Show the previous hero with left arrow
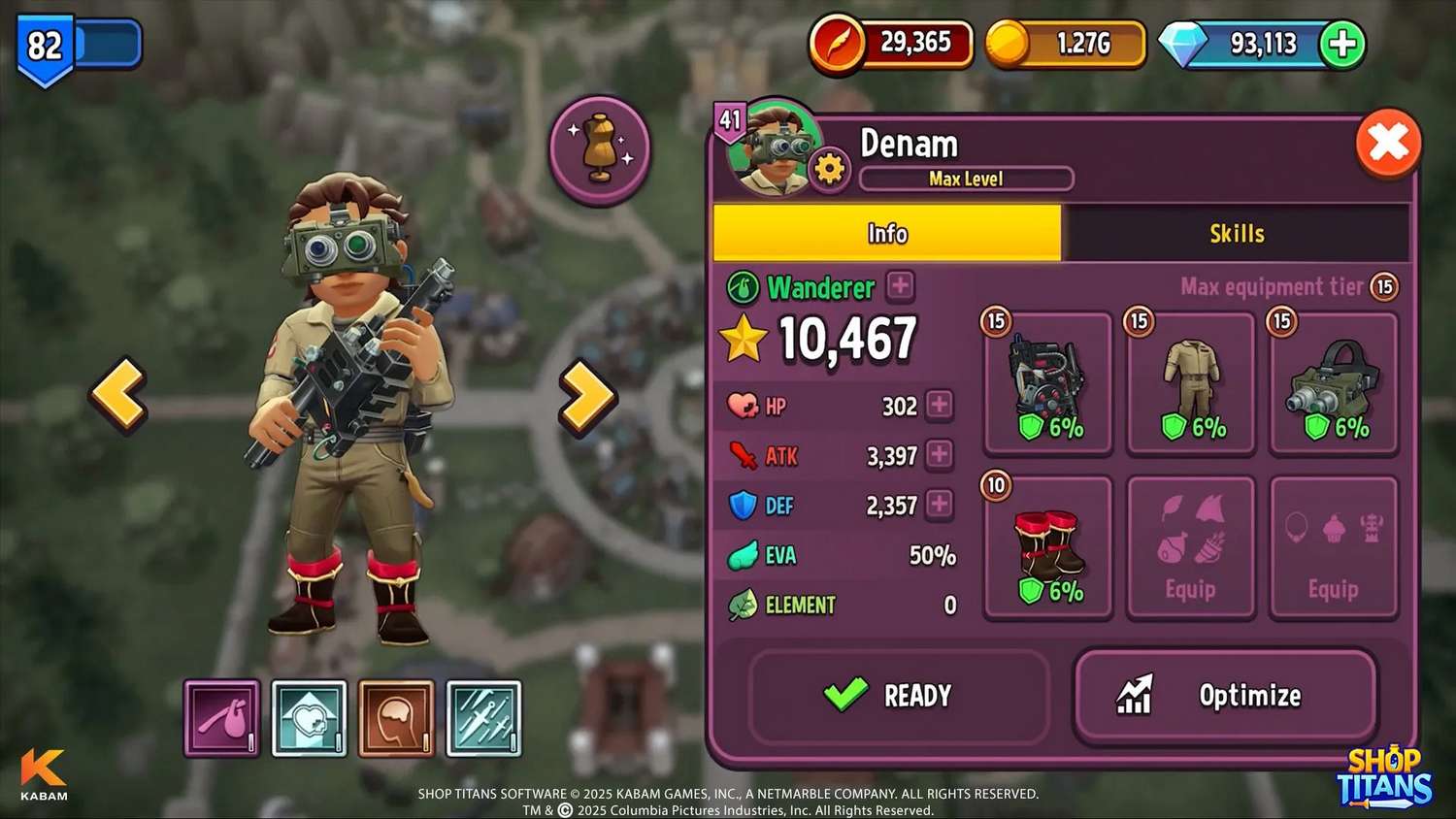1456x819 pixels. 119,393
